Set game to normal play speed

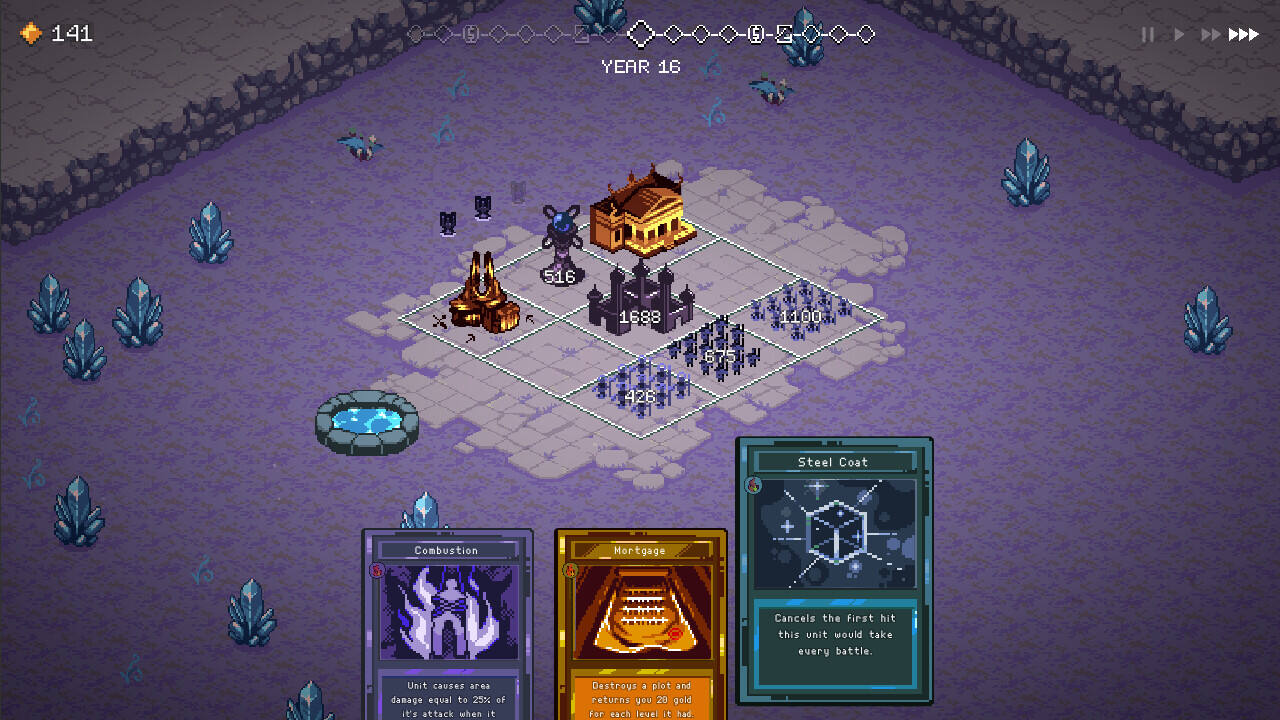pyautogui.click(x=1179, y=35)
